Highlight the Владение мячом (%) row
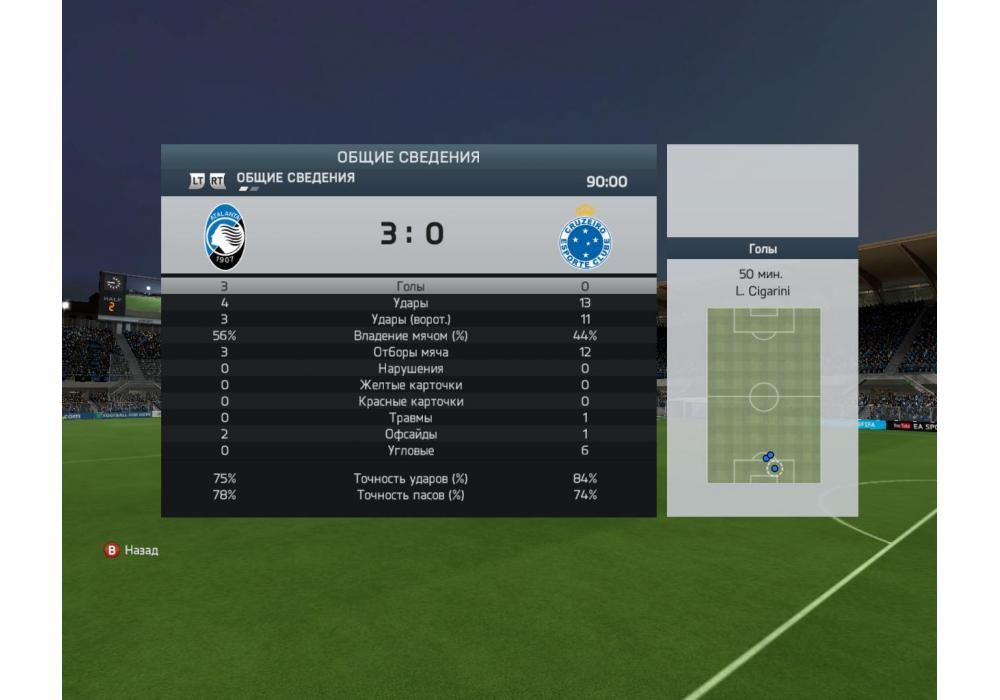The image size is (1000, 700). click(x=410, y=336)
